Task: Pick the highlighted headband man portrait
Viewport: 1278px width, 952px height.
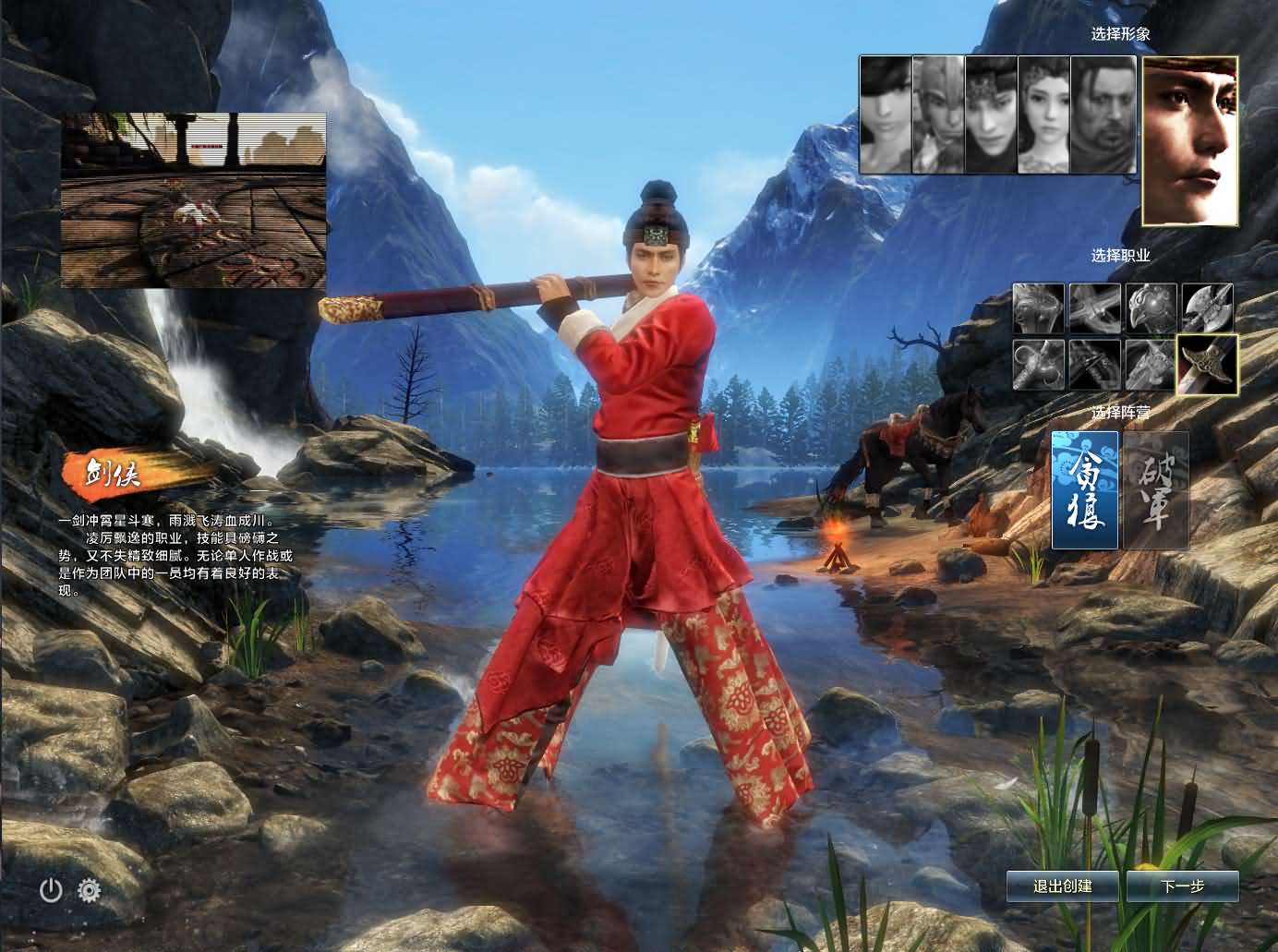Action: [1189, 140]
